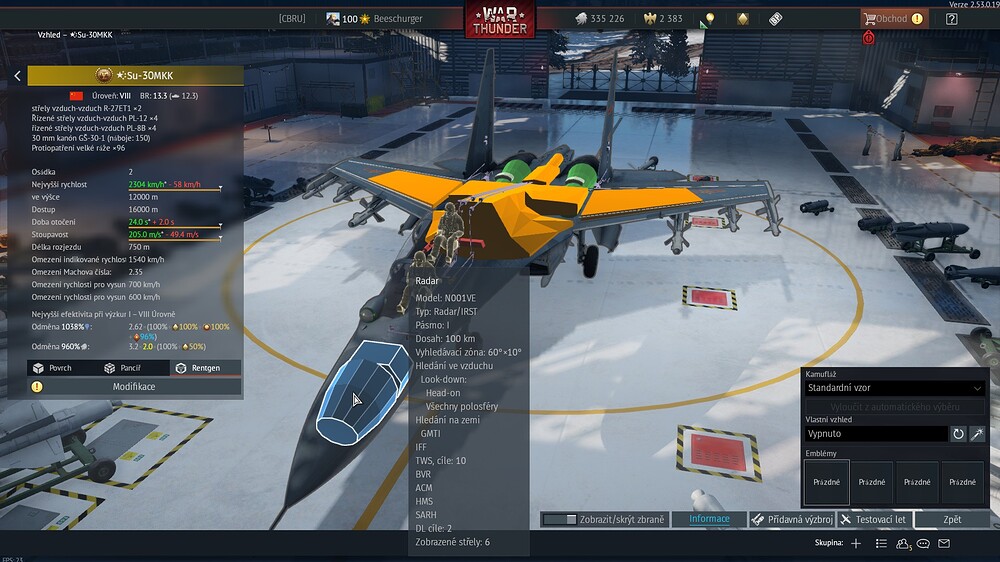Image resolution: width=1000 pixels, height=562 pixels.
Task: Click the magic wand skin button
Action: (978, 434)
